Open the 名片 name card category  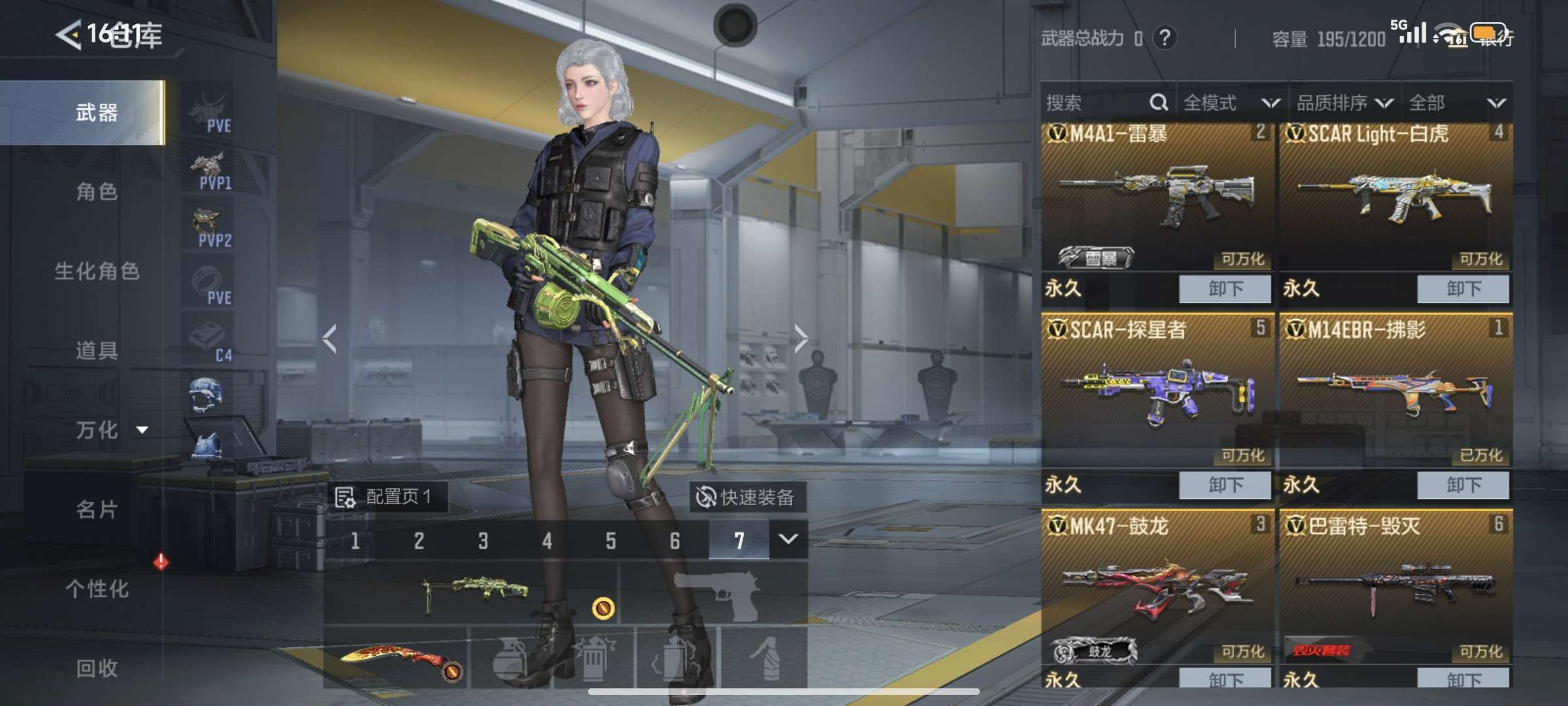96,509
